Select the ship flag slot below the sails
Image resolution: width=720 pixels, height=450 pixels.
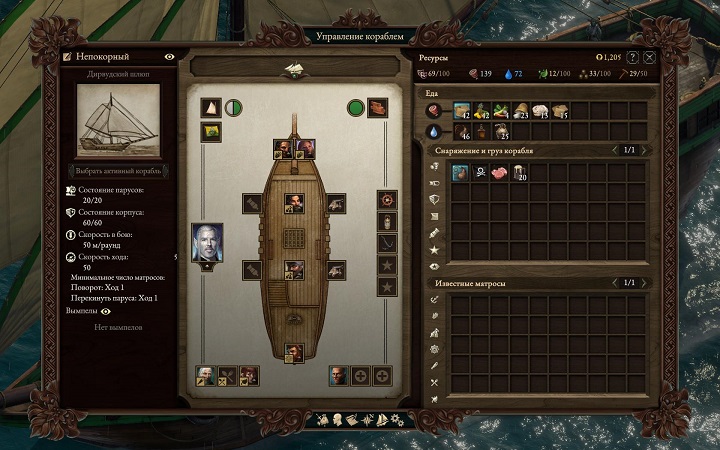click(x=211, y=131)
